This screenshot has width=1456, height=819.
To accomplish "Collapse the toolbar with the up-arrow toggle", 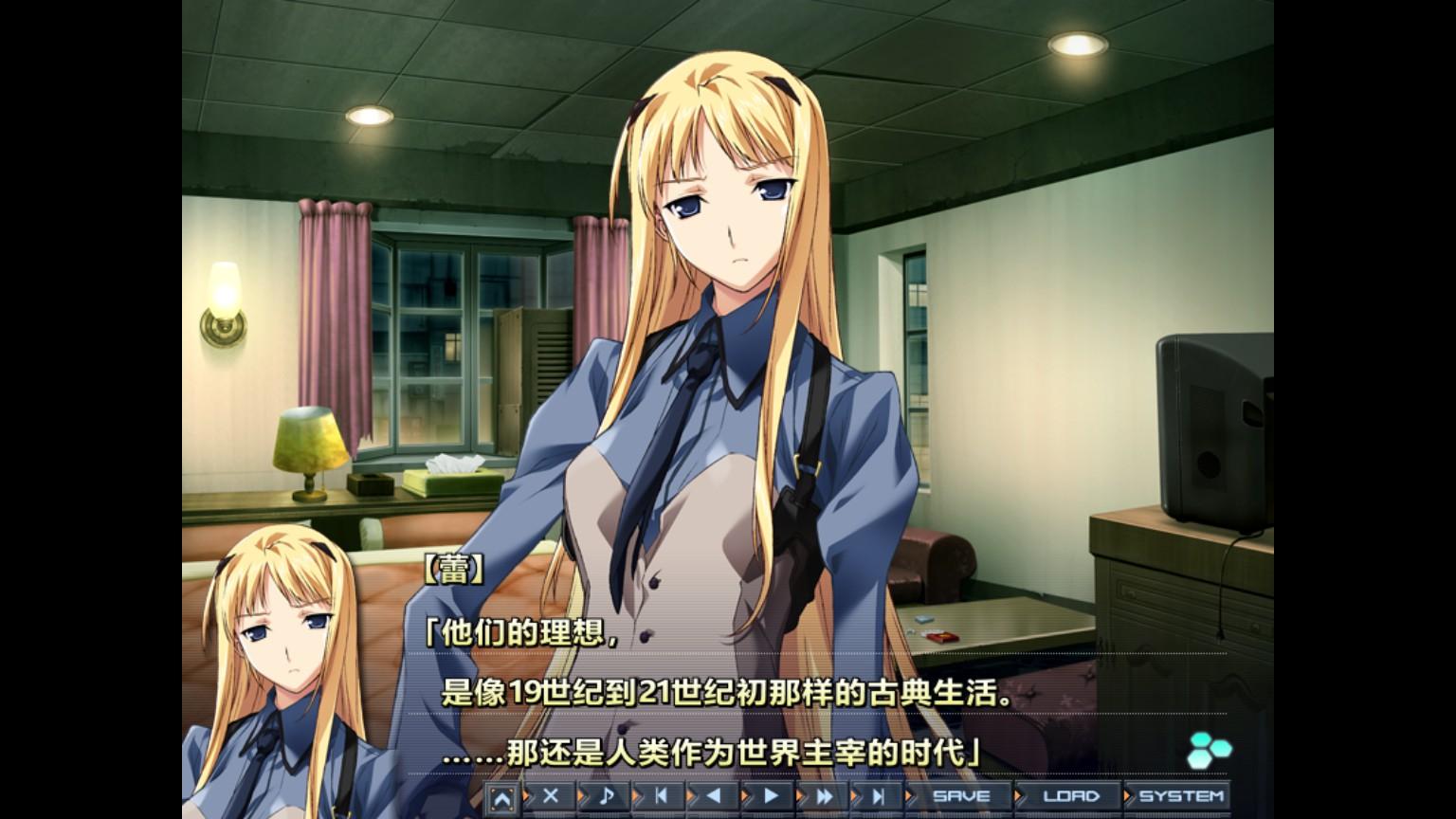I will coord(500,797).
